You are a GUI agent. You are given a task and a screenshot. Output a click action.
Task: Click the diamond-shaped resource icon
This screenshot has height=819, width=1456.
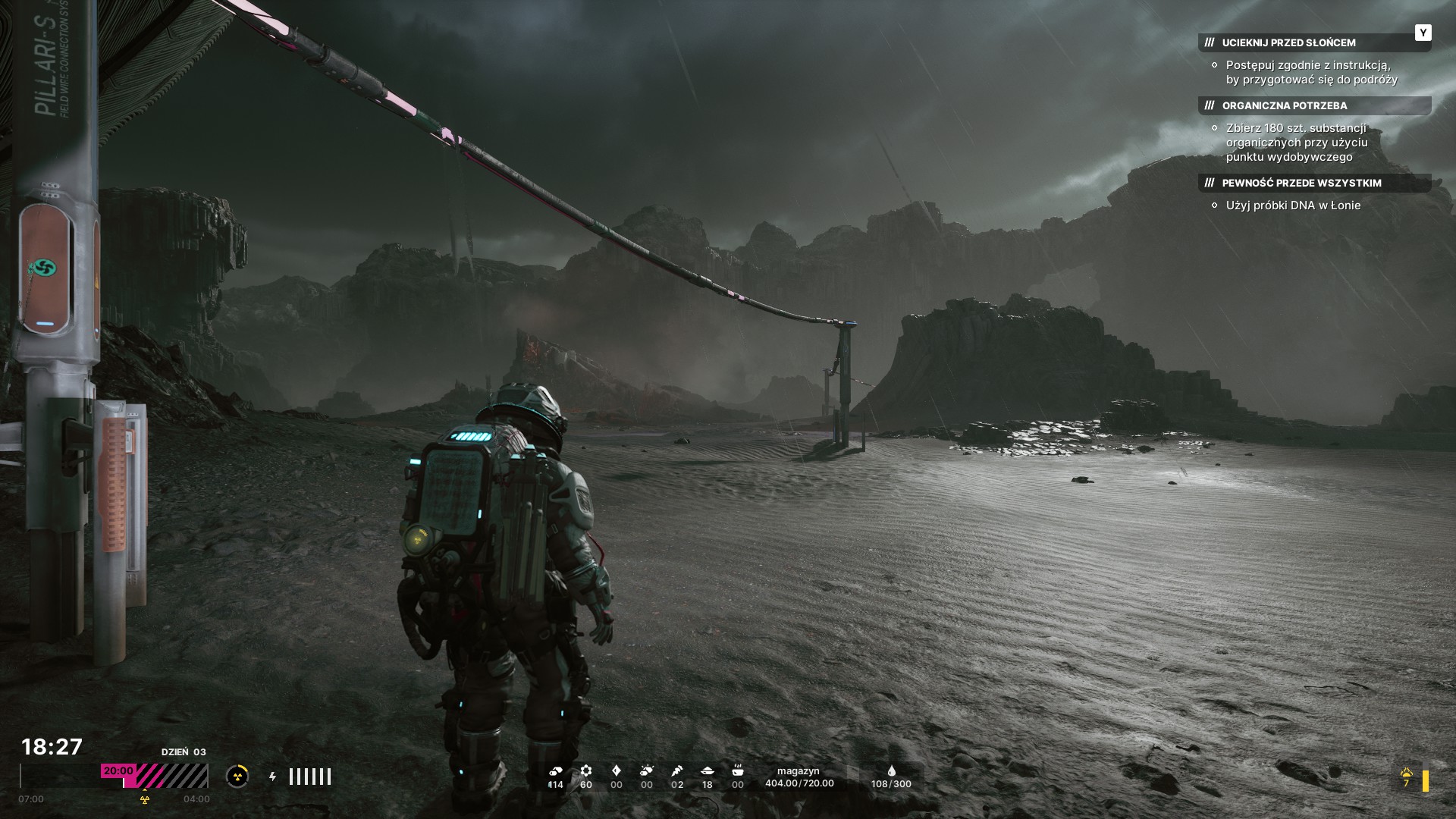616,770
